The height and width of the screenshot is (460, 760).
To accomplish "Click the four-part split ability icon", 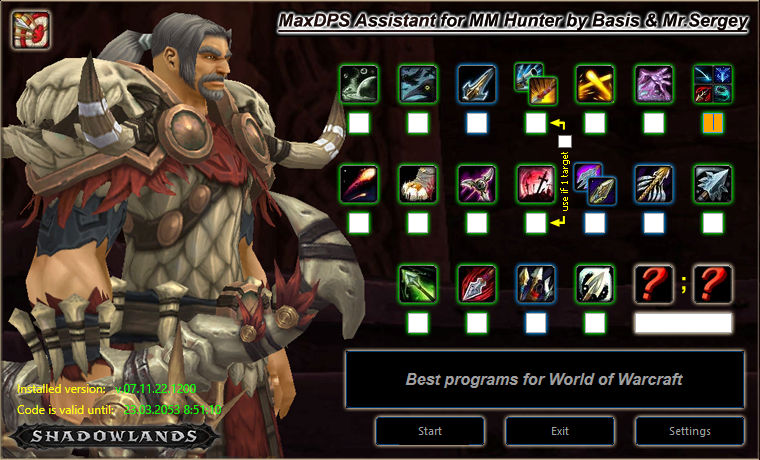I will tap(713, 84).
